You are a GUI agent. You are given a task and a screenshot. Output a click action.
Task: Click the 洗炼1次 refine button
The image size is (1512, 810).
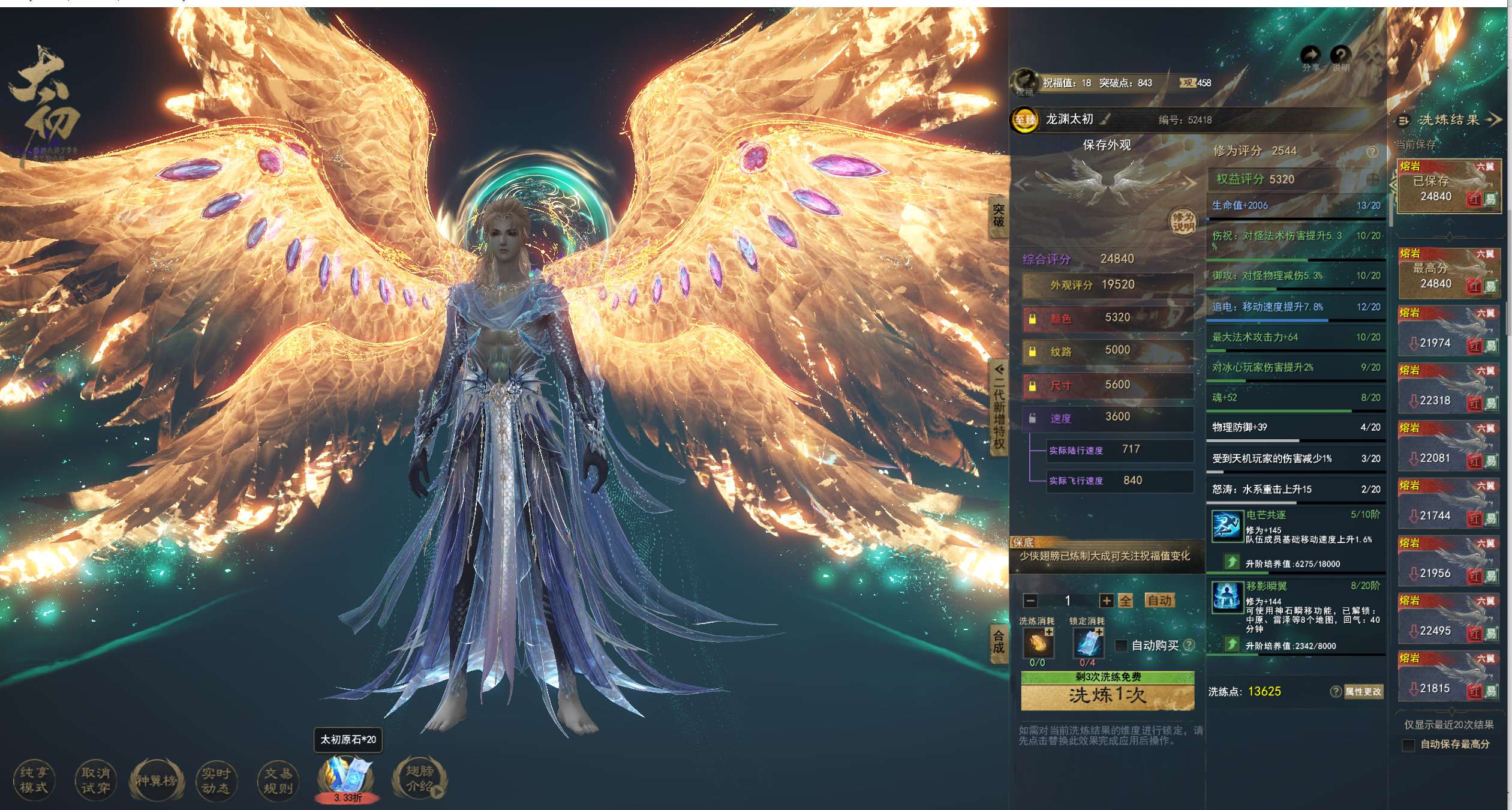pos(1107,695)
